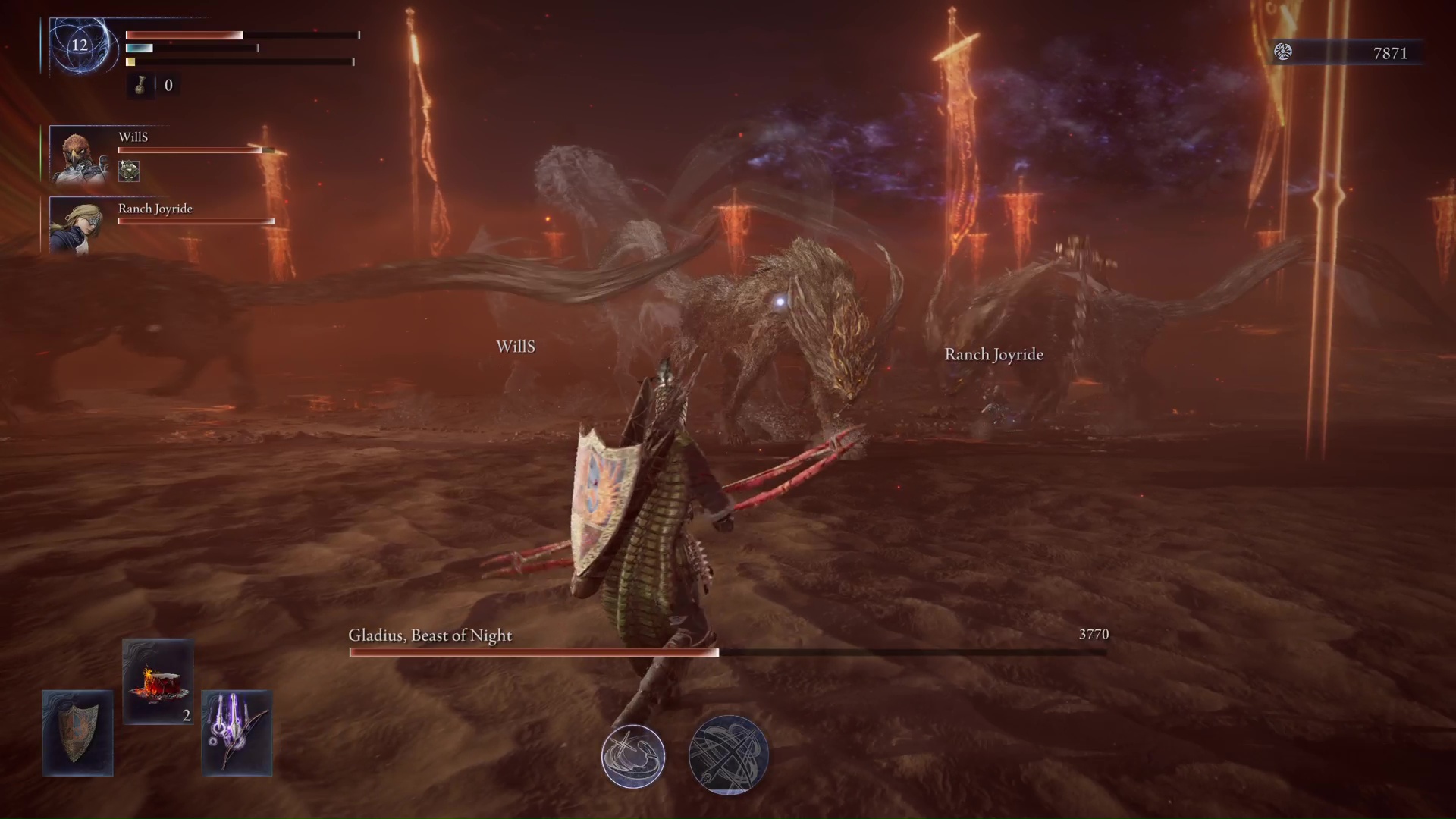Activate the larger round ultimate art icon
This screenshot has height=819, width=1456.
[728, 755]
